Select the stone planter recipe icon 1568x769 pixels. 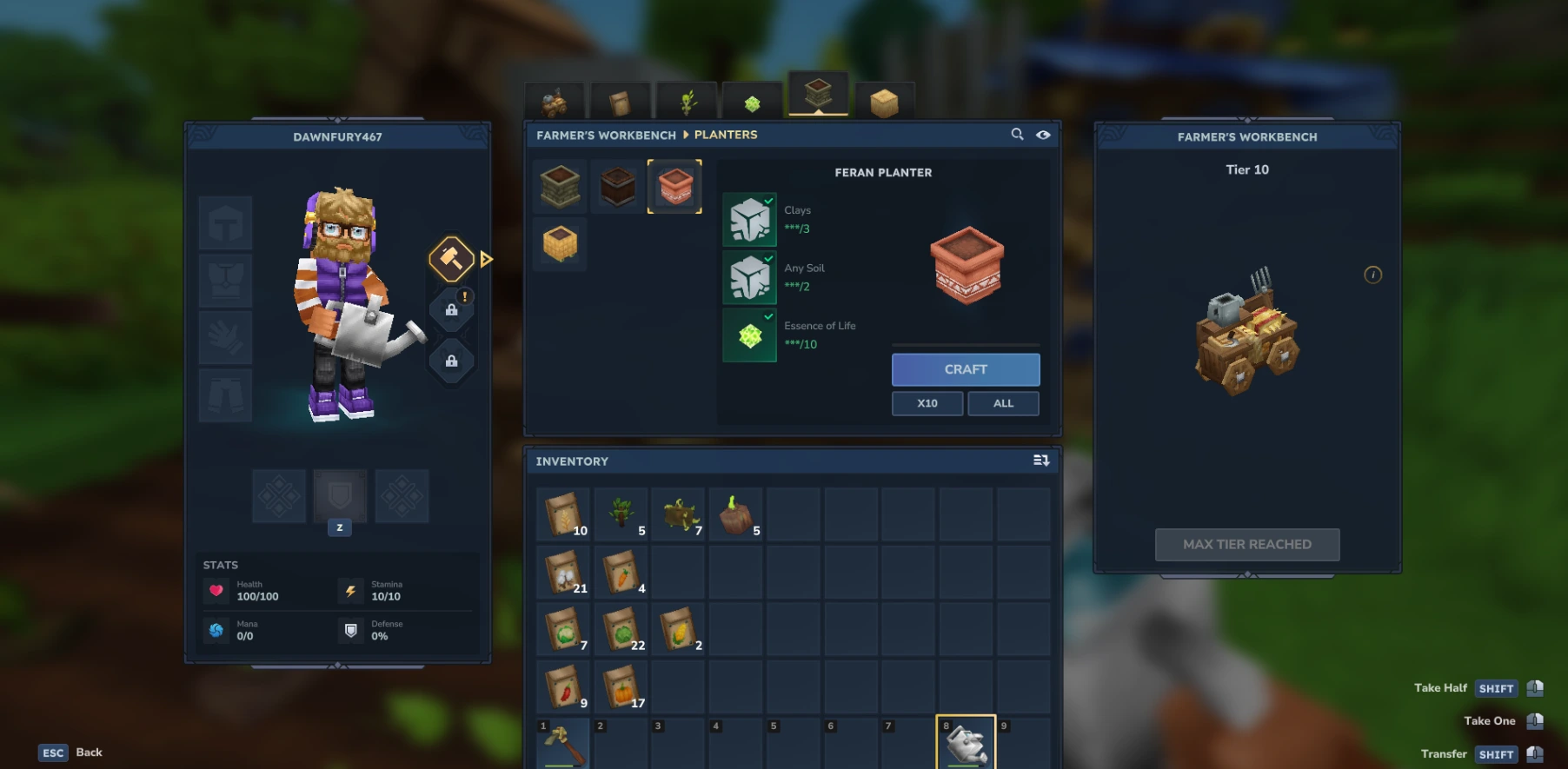[x=559, y=186]
